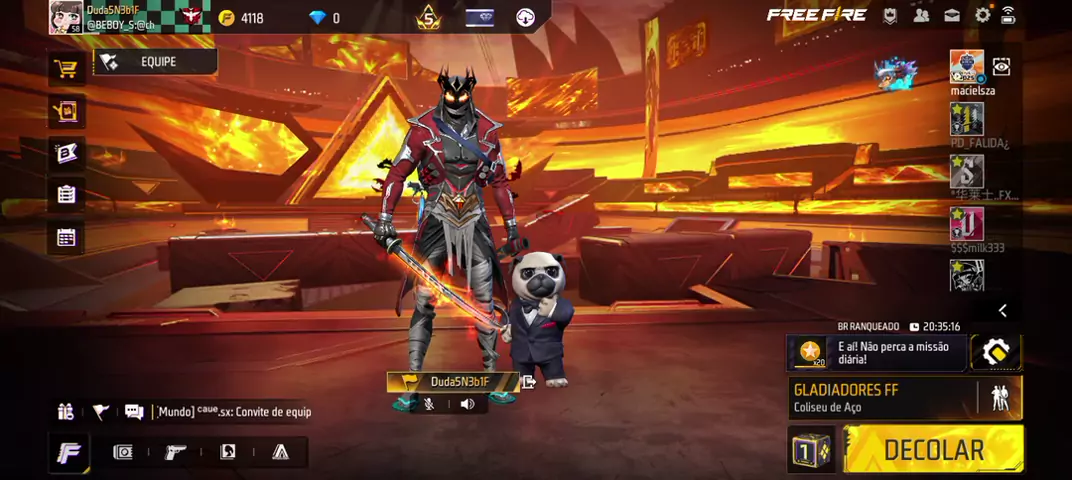Open the world chat message box
This screenshot has width=1072, height=480.
[230, 412]
